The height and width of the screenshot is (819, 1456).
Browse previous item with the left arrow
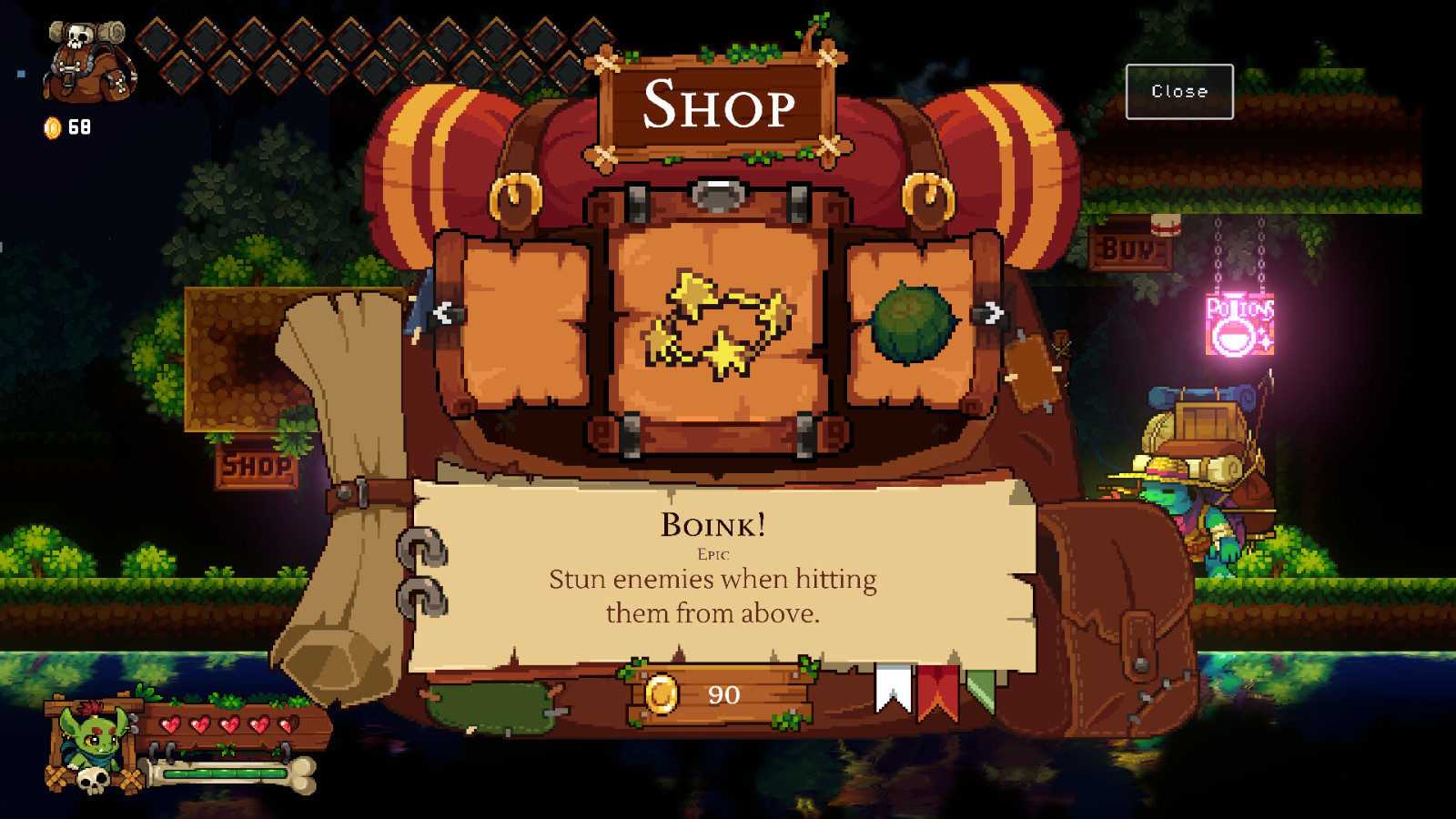click(443, 312)
